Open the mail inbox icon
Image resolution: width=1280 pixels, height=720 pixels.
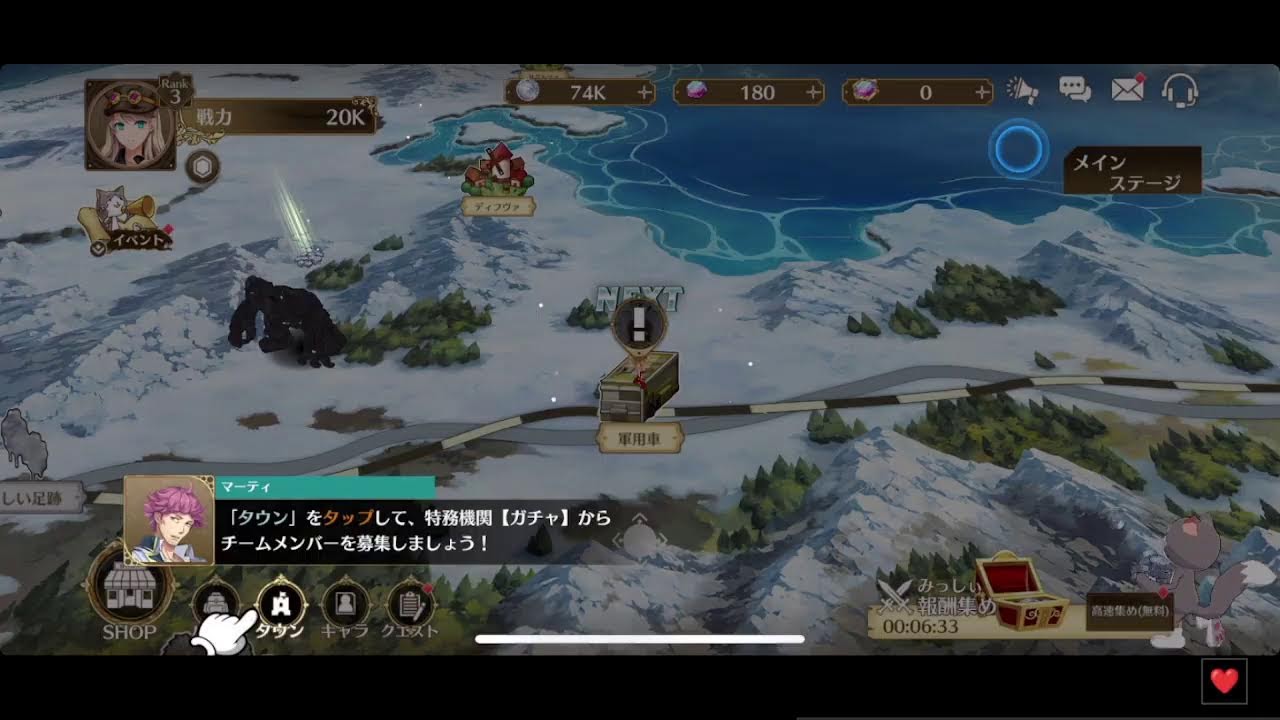click(x=1128, y=90)
